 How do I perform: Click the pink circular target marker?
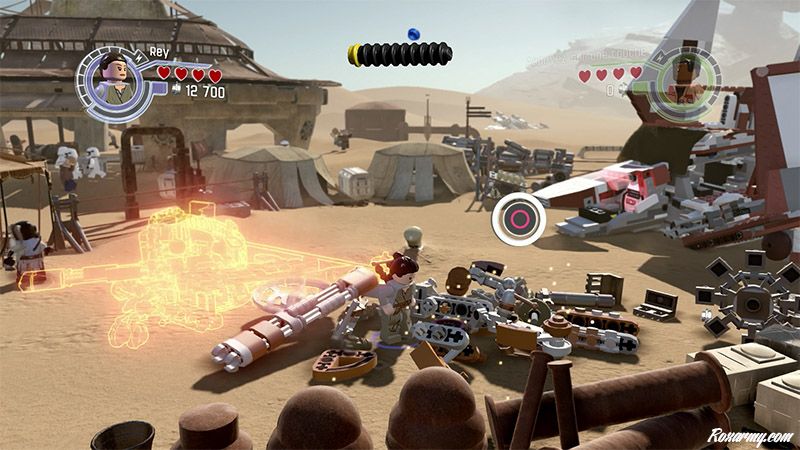point(519,218)
